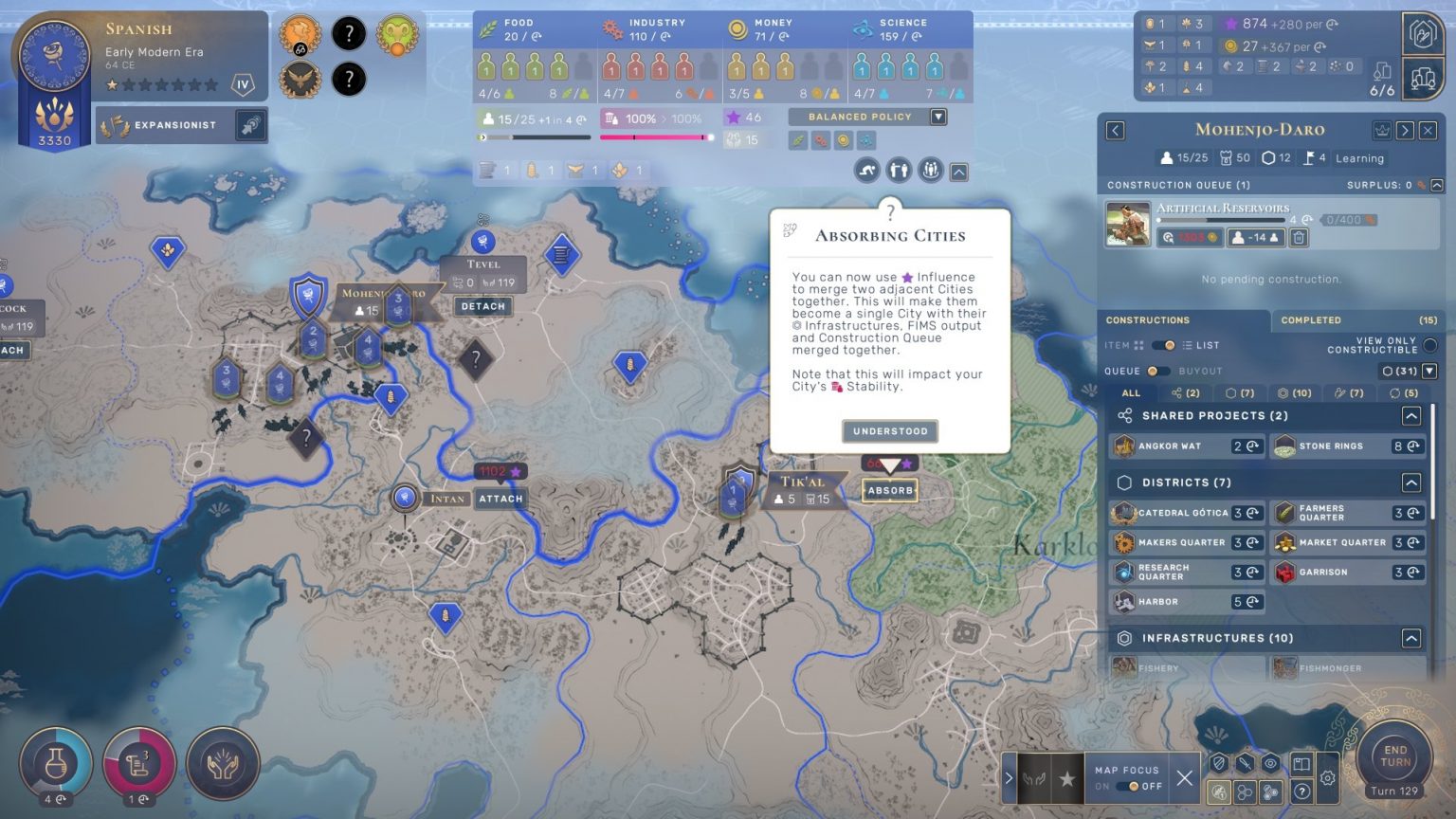
Task: Click the Understood button on the tutorial popup
Action: [889, 430]
